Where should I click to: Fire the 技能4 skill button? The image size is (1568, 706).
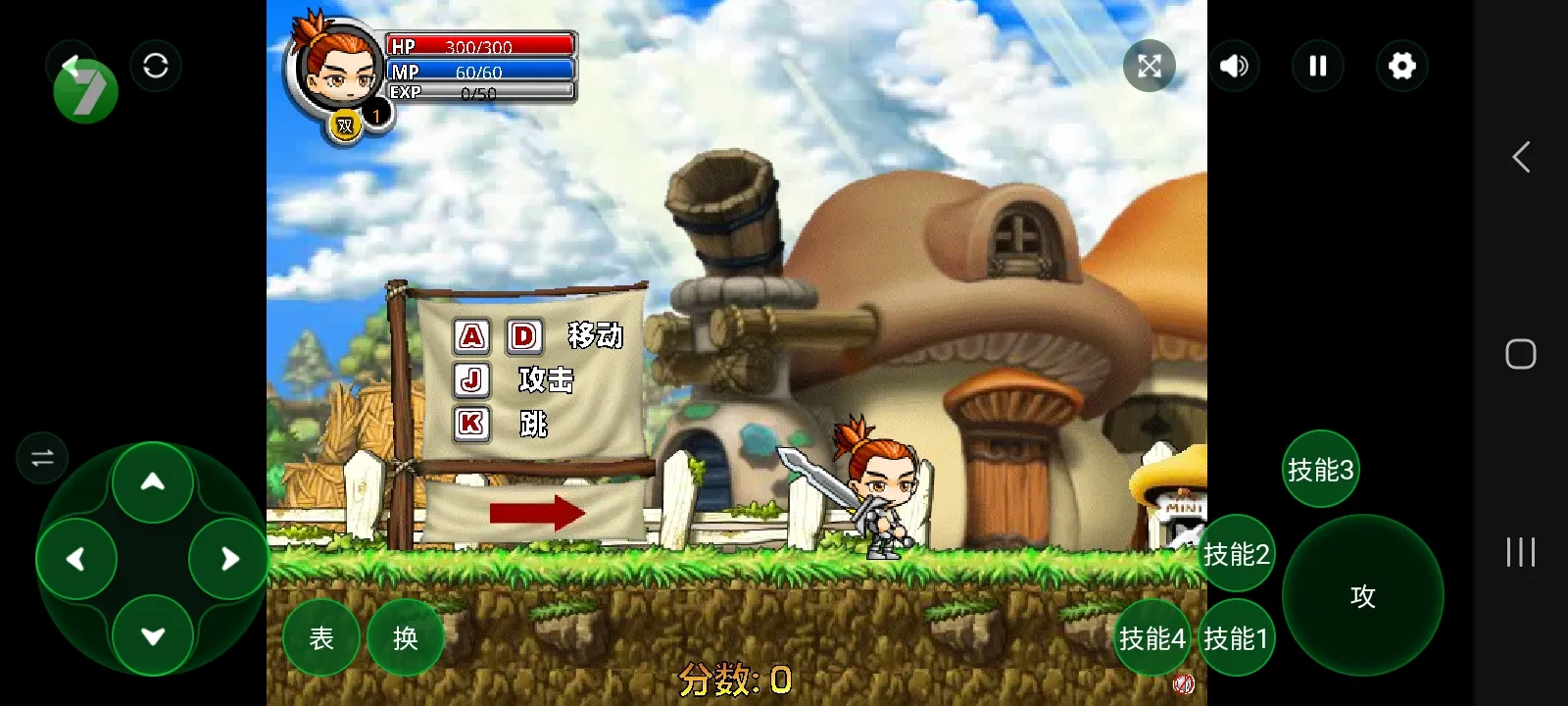click(x=1151, y=638)
